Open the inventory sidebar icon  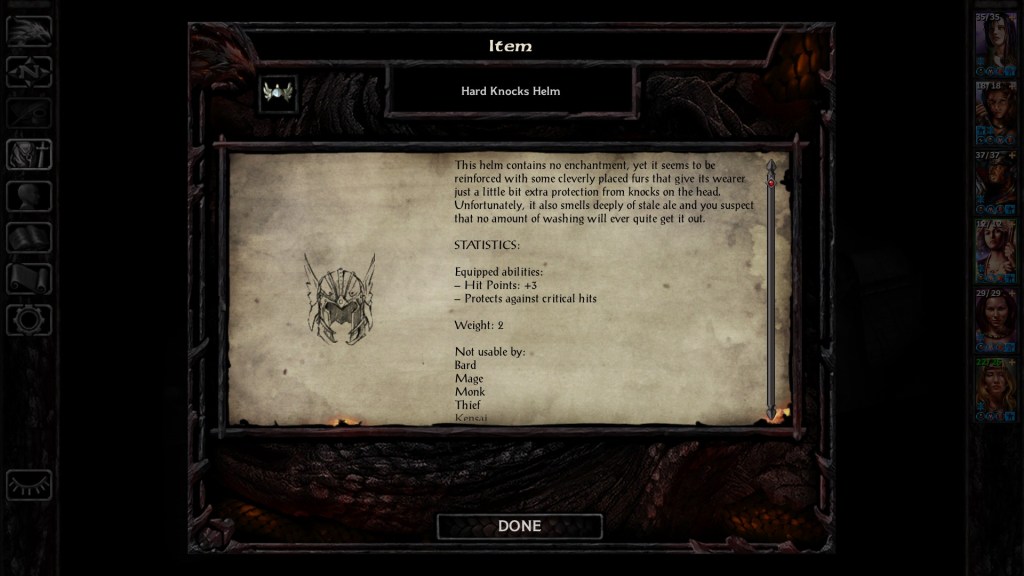[29, 155]
